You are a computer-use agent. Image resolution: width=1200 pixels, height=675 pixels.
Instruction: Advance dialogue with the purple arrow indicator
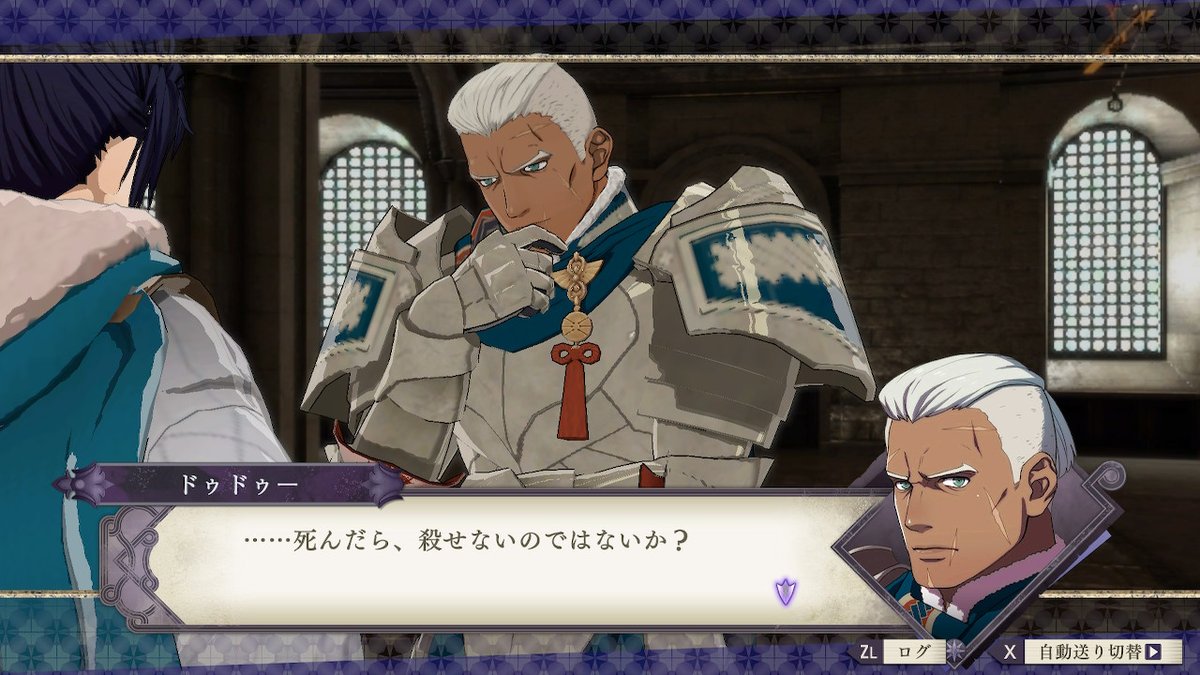pyautogui.click(x=786, y=591)
